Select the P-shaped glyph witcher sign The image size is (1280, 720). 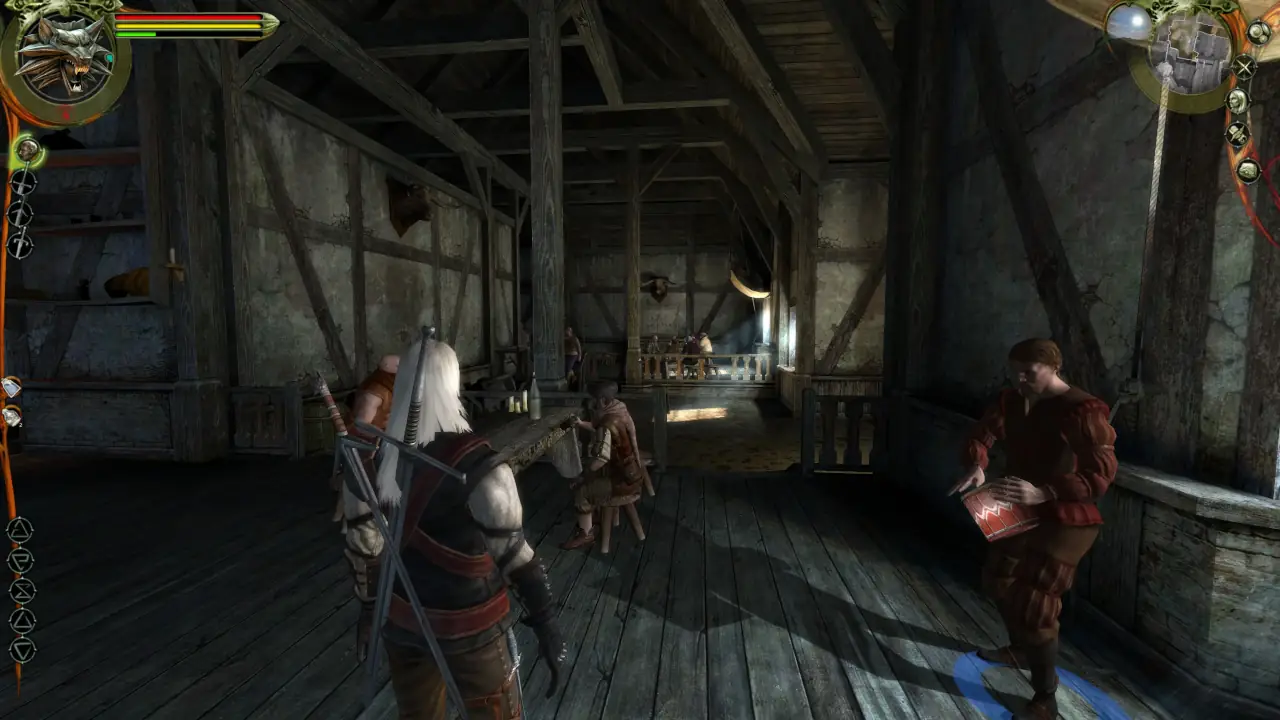[x=20, y=560]
